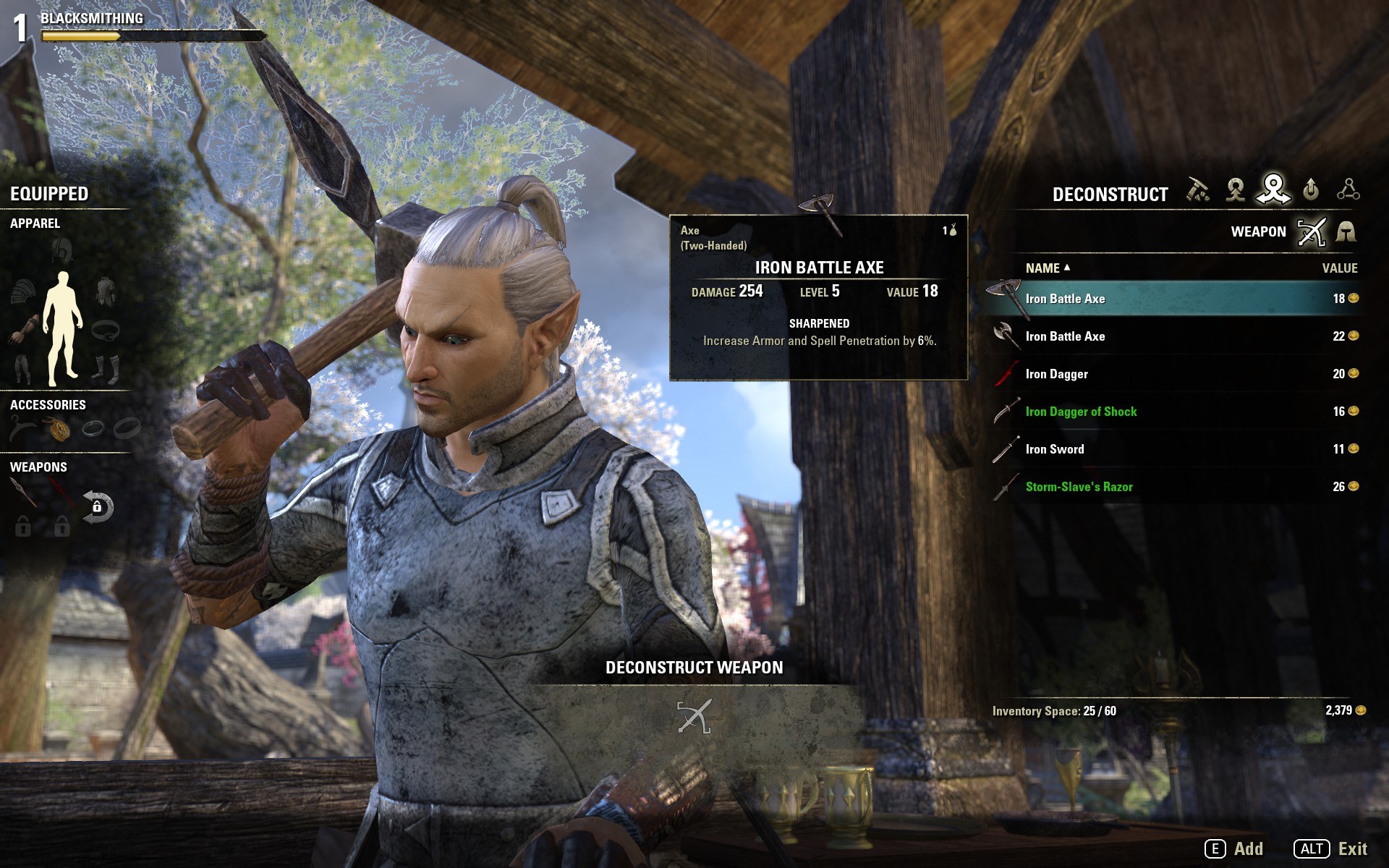Click the Deconstruct Weapon slot
The height and width of the screenshot is (868, 1389).
tap(694, 716)
